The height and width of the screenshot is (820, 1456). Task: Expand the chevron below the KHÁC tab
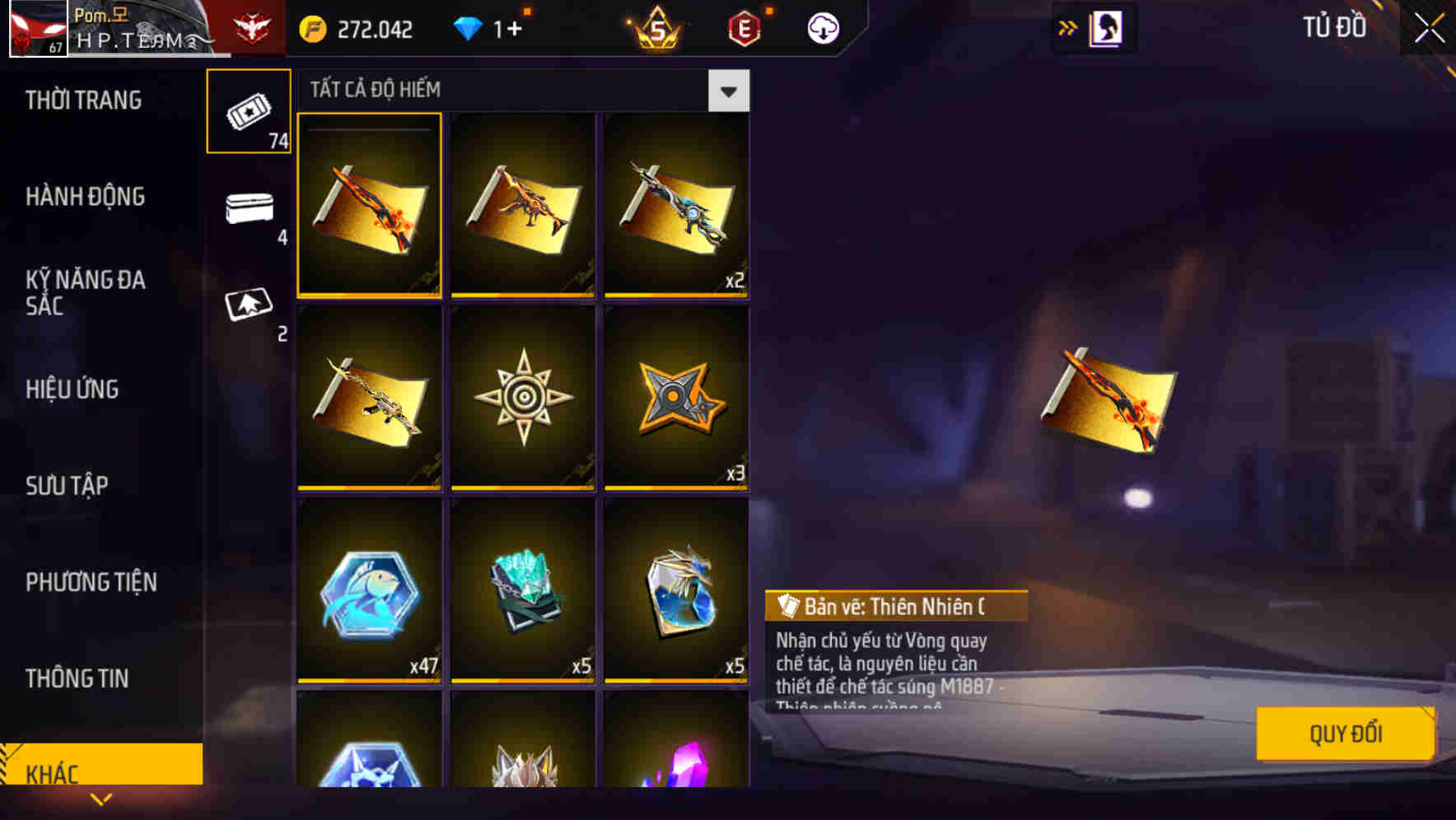(101, 799)
